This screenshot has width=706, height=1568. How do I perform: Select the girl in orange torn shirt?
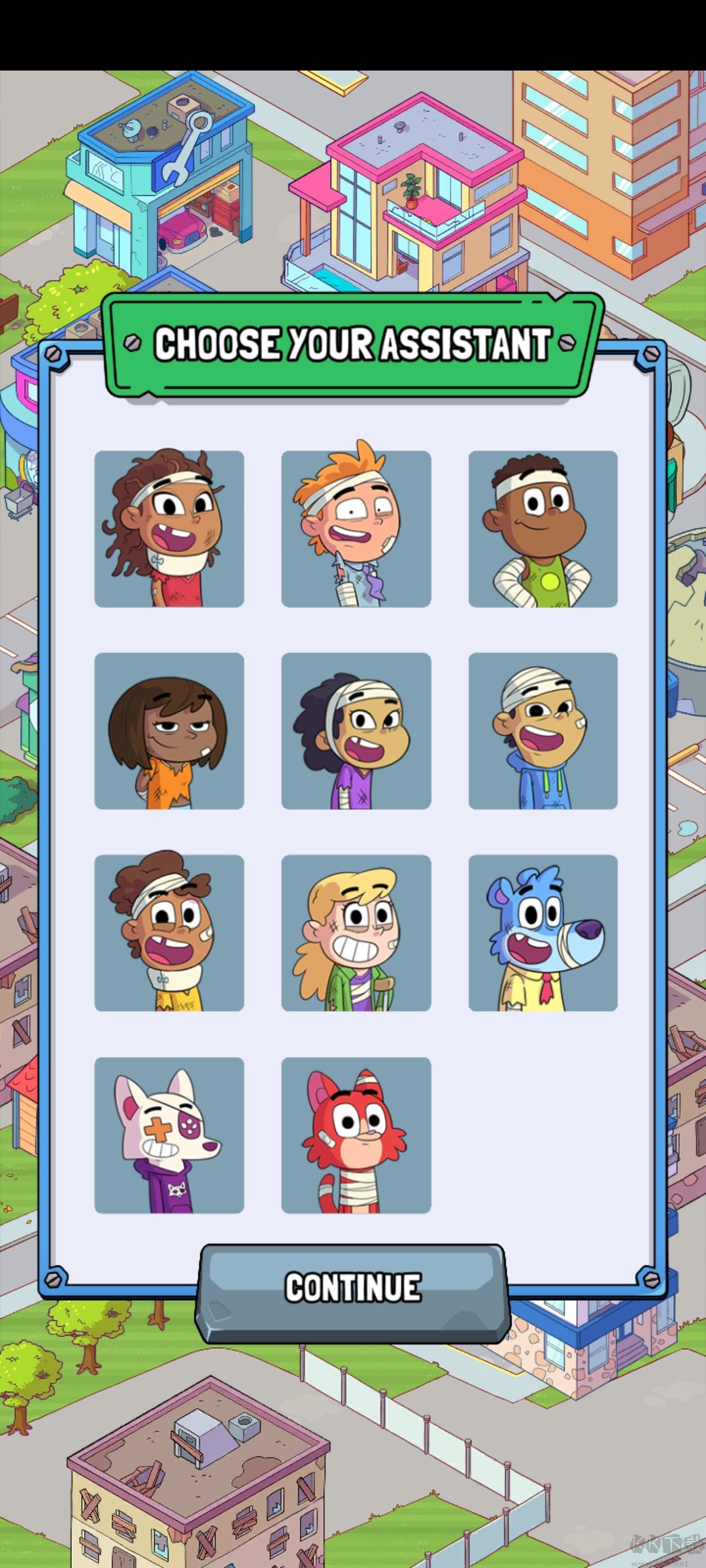pyautogui.click(x=169, y=730)
